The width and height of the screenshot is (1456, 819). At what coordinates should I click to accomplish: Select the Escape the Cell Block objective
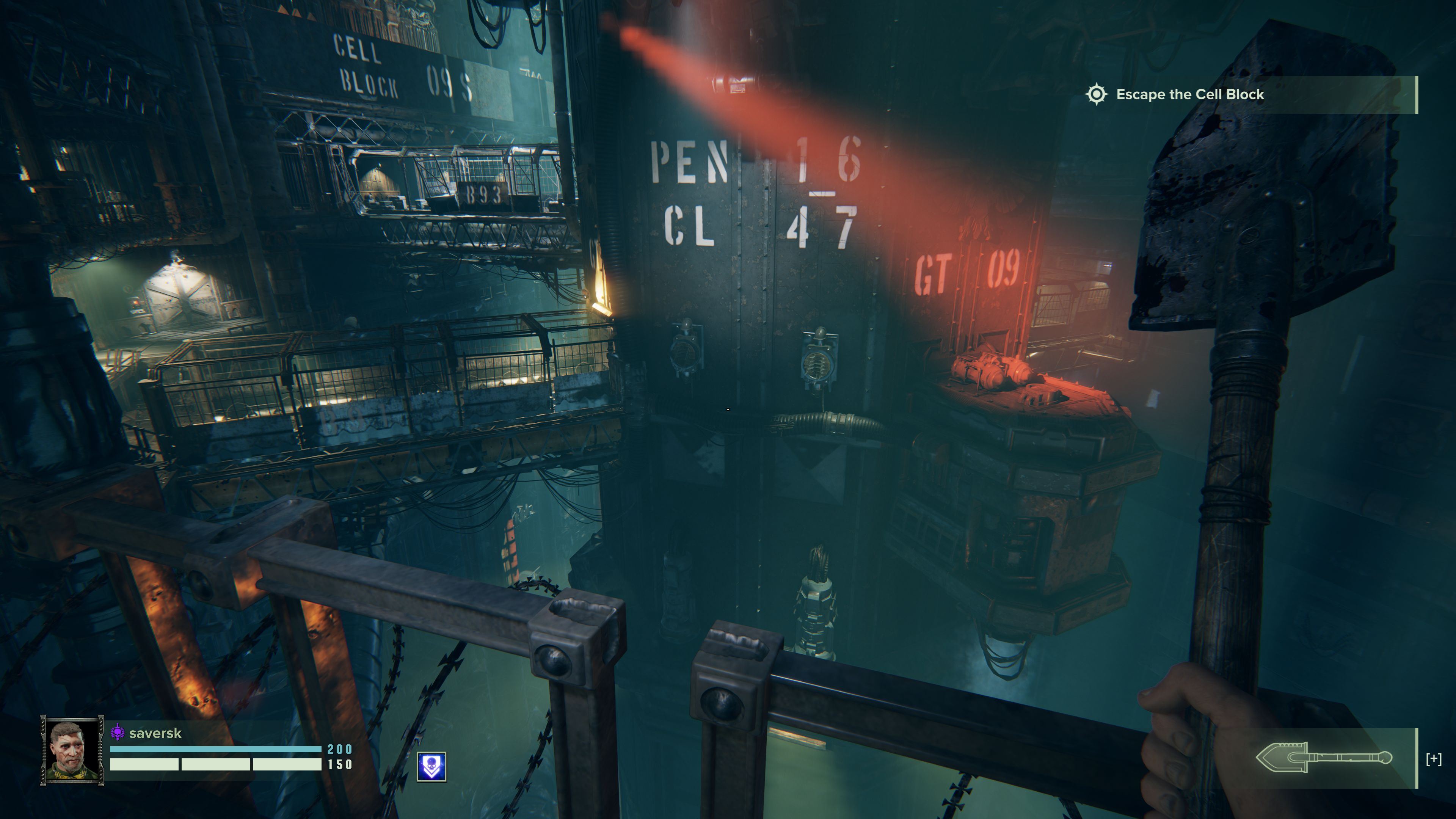(1189, 94)
